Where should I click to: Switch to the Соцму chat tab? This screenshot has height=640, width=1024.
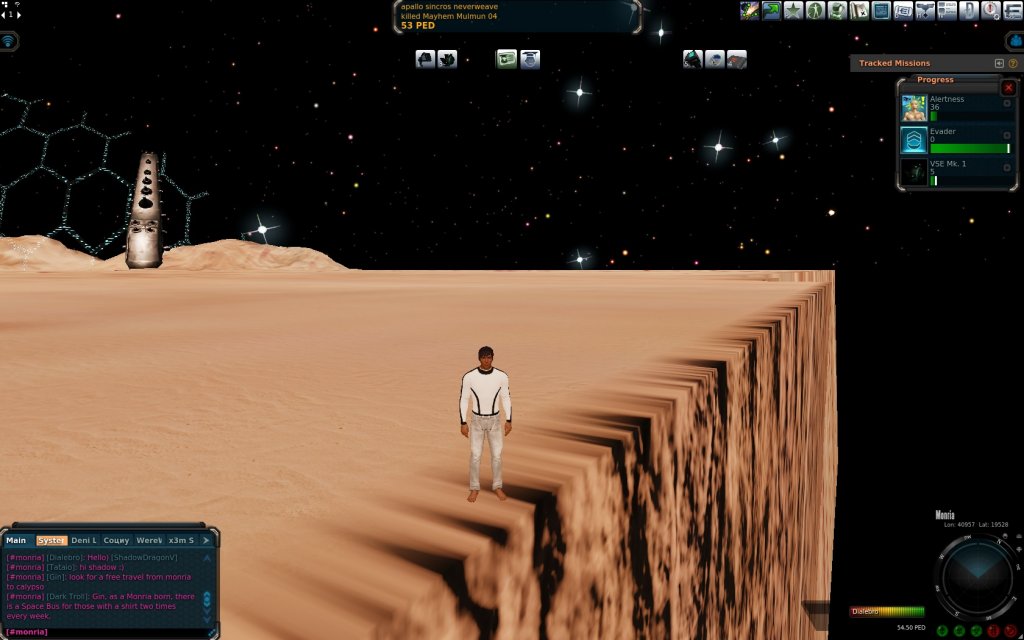(x=116, y=540)
